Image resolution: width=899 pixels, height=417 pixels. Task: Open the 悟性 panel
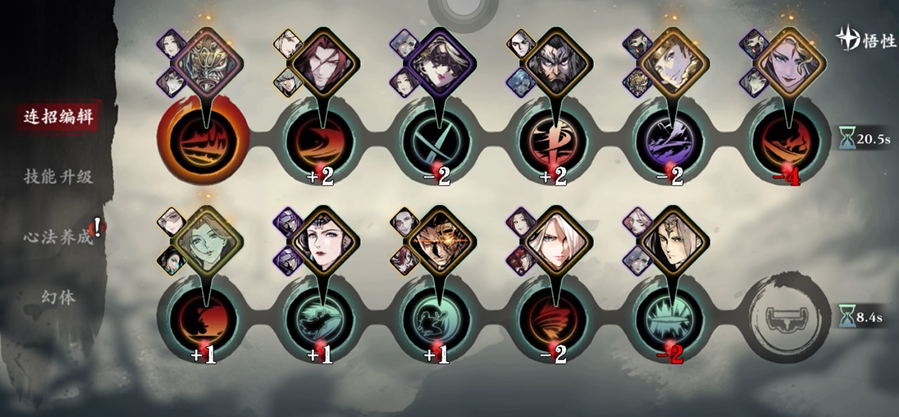click(863, 40)
